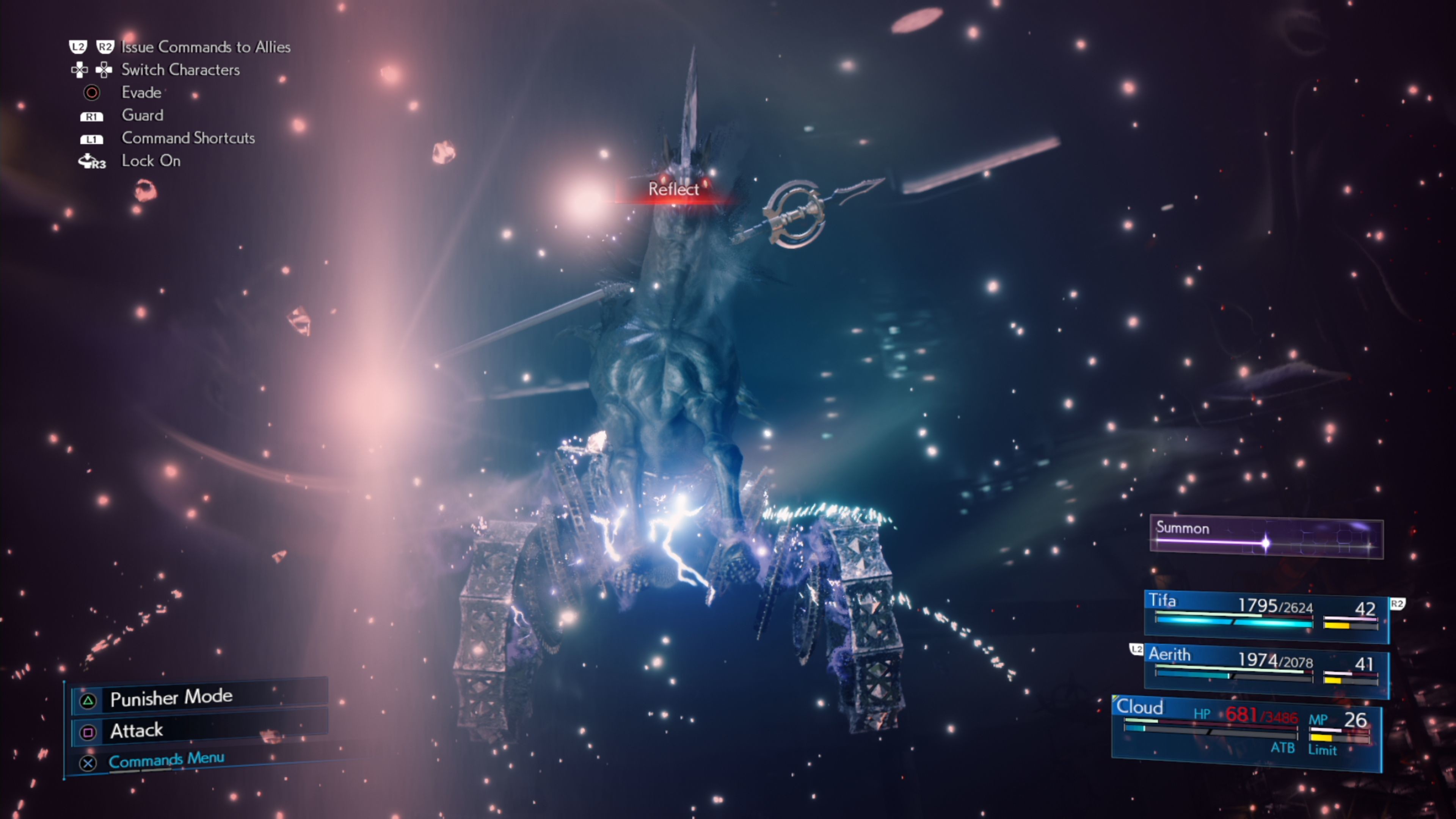
Task: Expand the Issue Commands to Allies option
Action: 206,47
